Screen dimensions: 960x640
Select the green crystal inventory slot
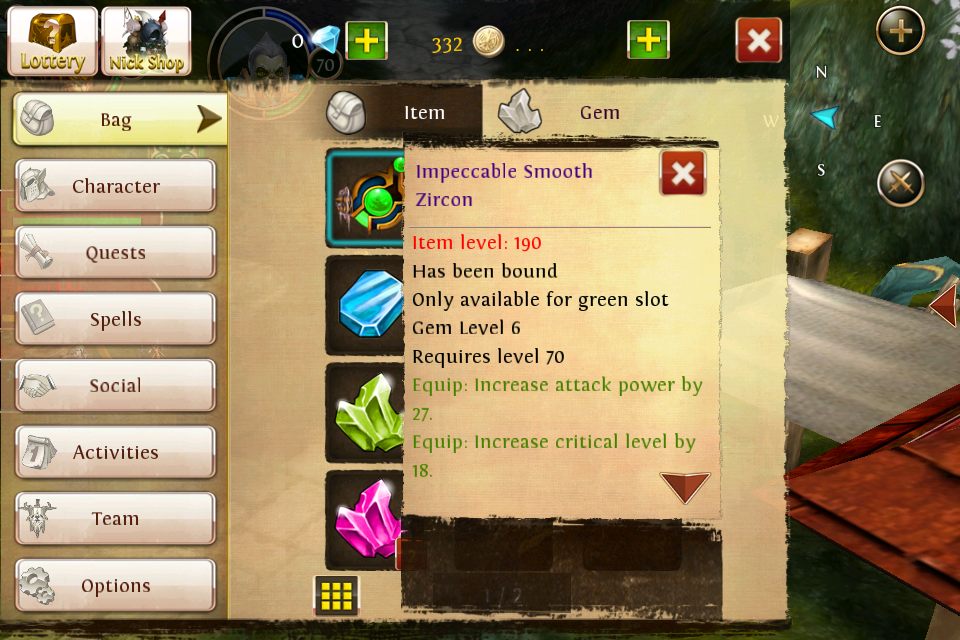point(367,412)
